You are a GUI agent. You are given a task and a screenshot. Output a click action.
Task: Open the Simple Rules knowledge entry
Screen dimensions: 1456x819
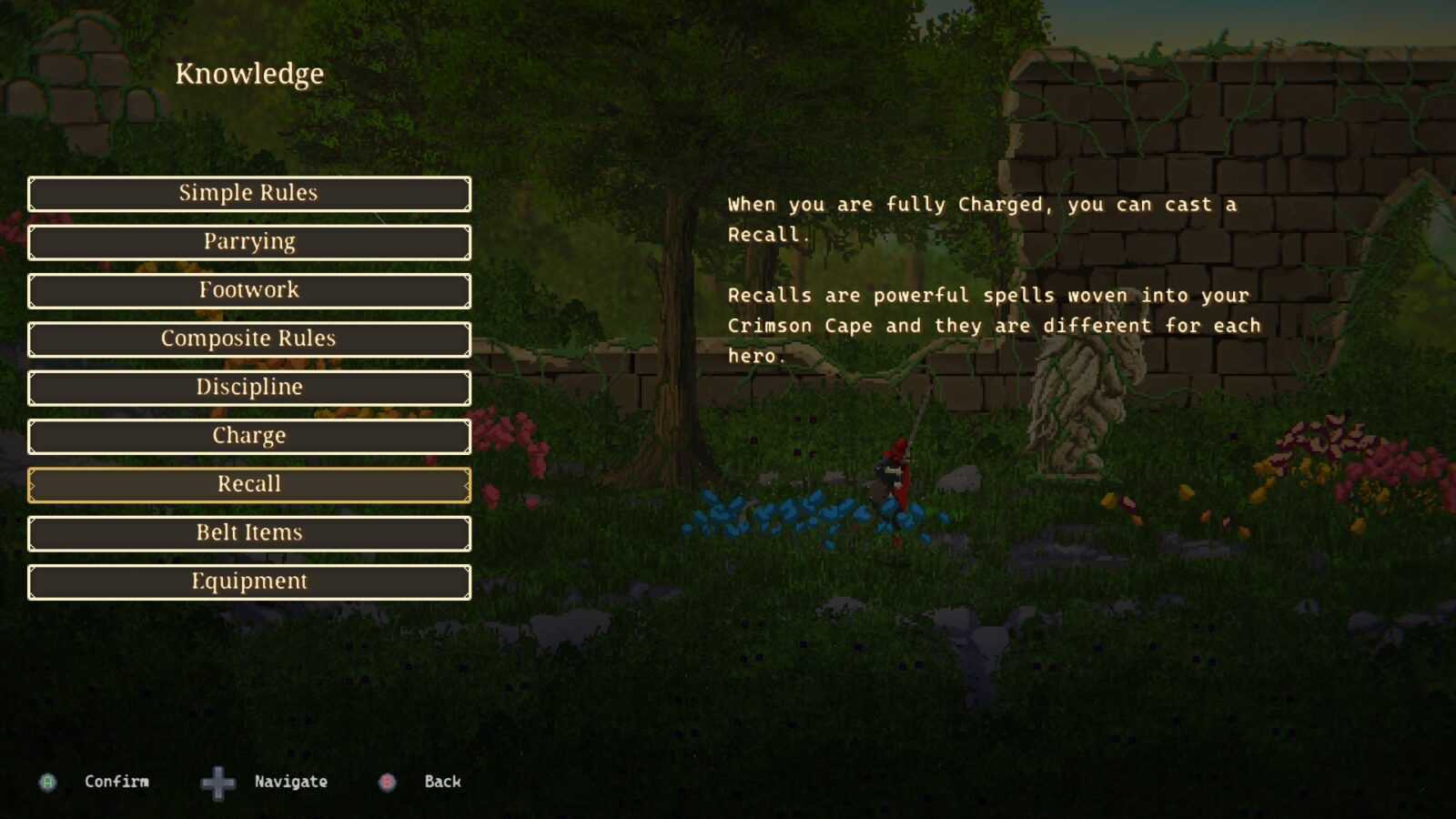coord(248,194)
